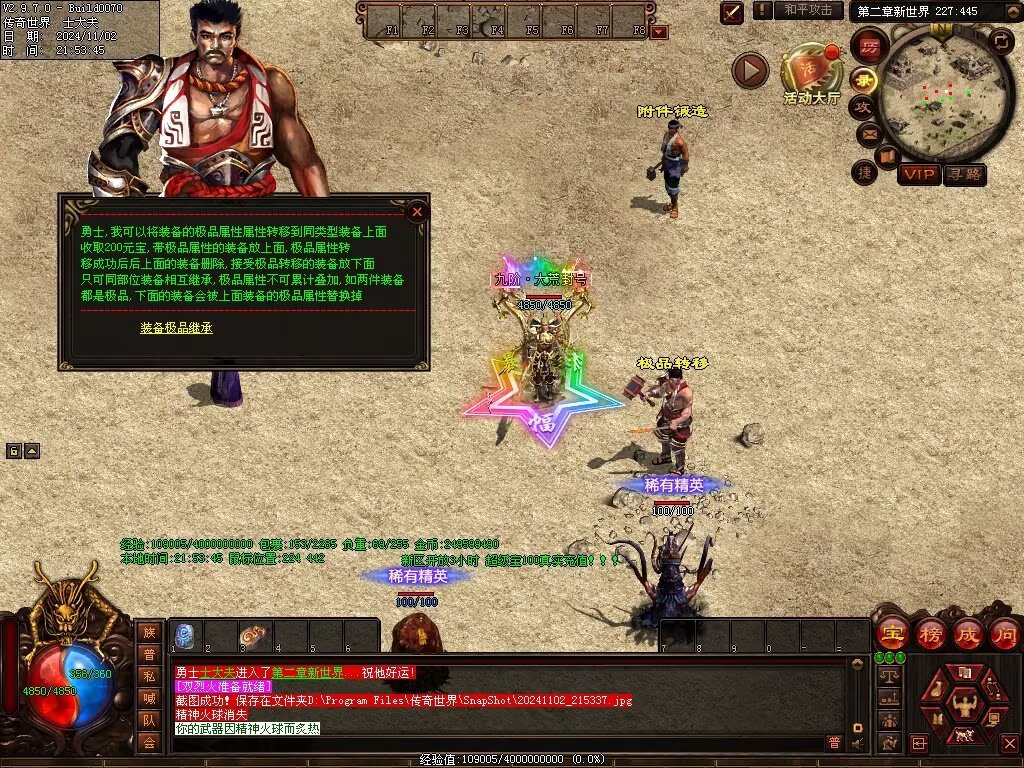Select the swirl item in slot 3
The height and width of the screenshot is (768, 1024).
point(256,636)
